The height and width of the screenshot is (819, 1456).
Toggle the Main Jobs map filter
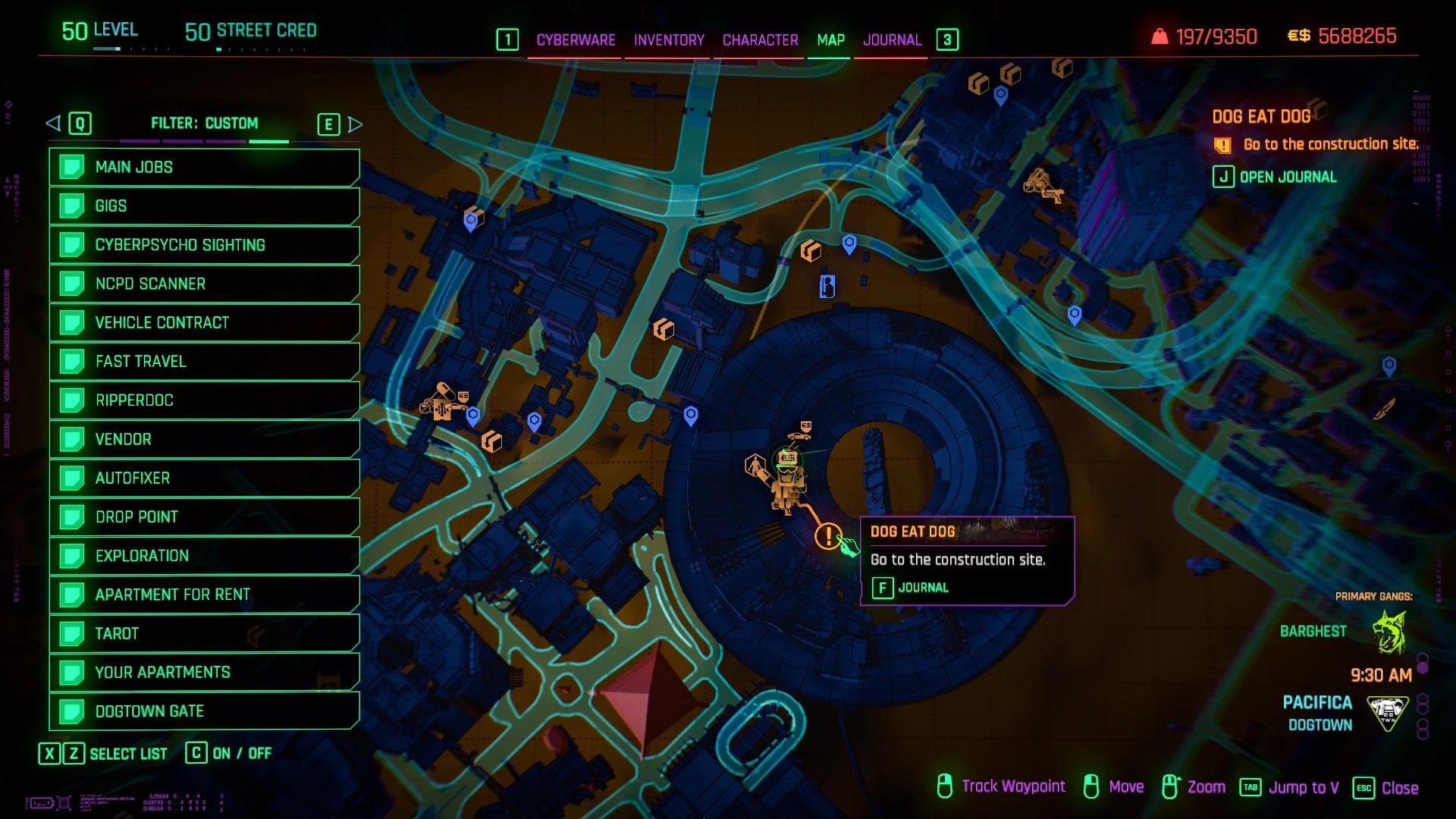(x=204, y=168)
